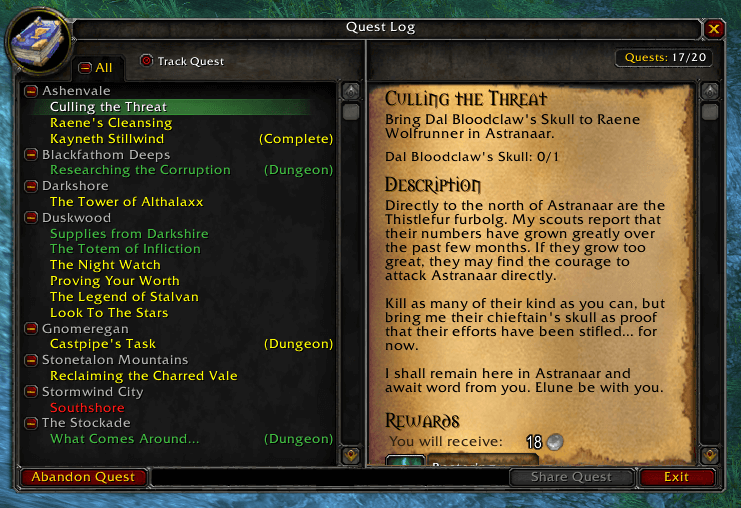Select the red Southshore quest

pos(85,408)
